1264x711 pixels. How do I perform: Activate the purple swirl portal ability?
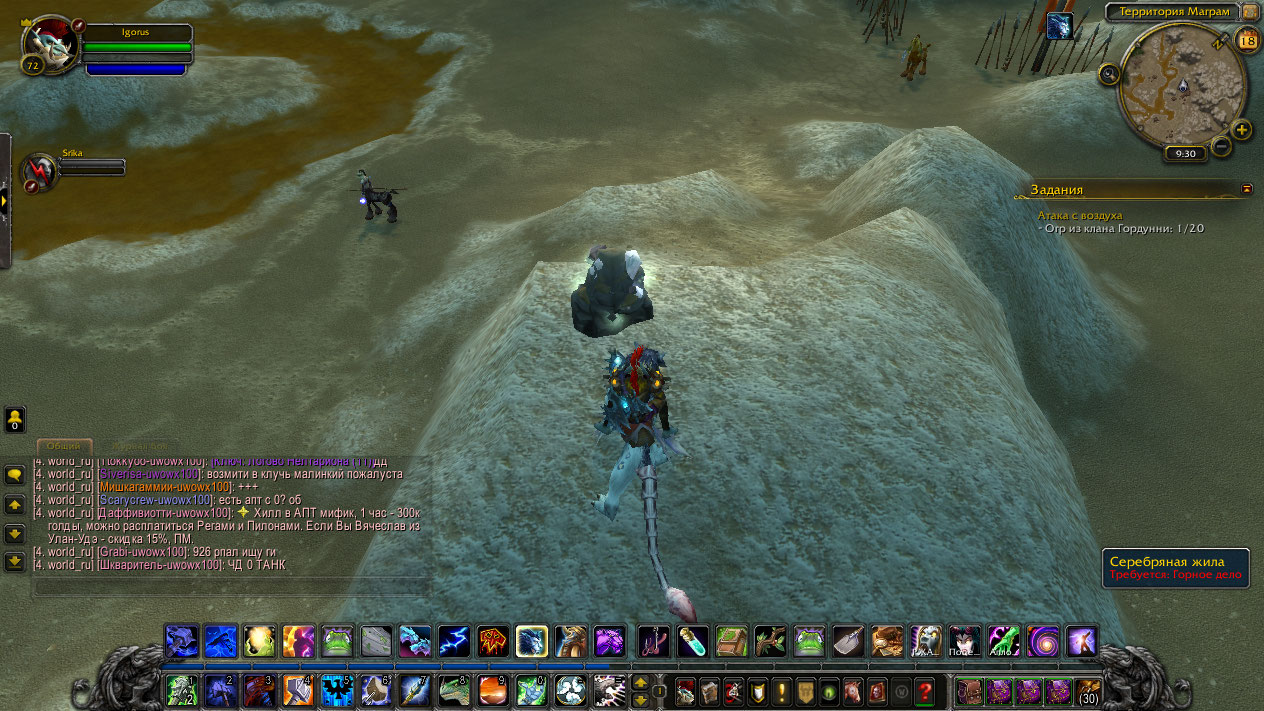click(1042, 641)
